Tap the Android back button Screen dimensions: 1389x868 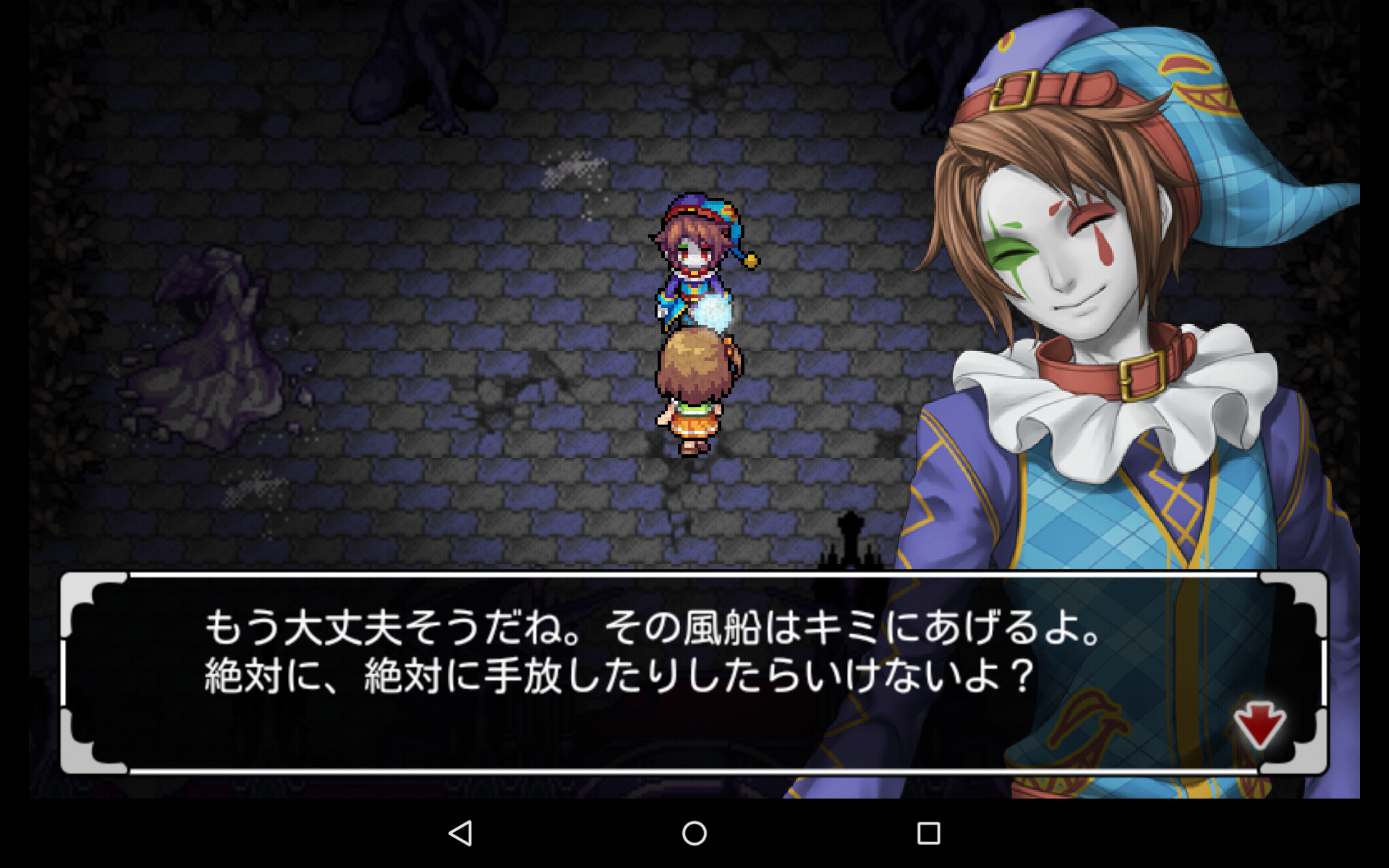click(461, 833)
